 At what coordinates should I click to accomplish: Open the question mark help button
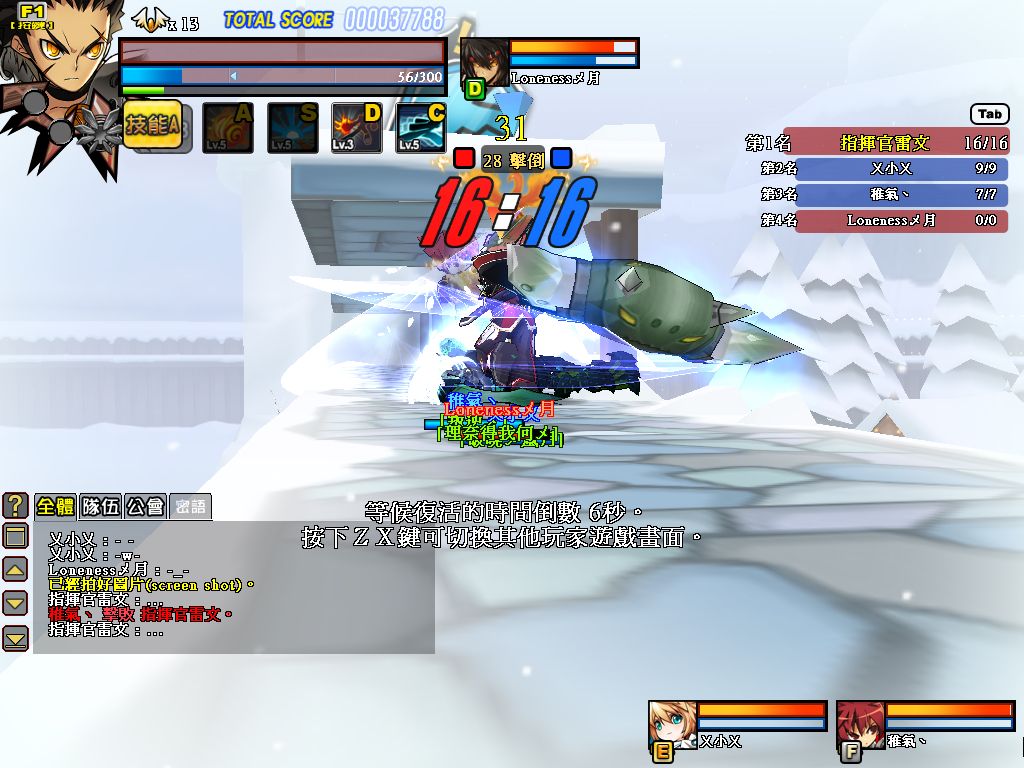point(15,506)
